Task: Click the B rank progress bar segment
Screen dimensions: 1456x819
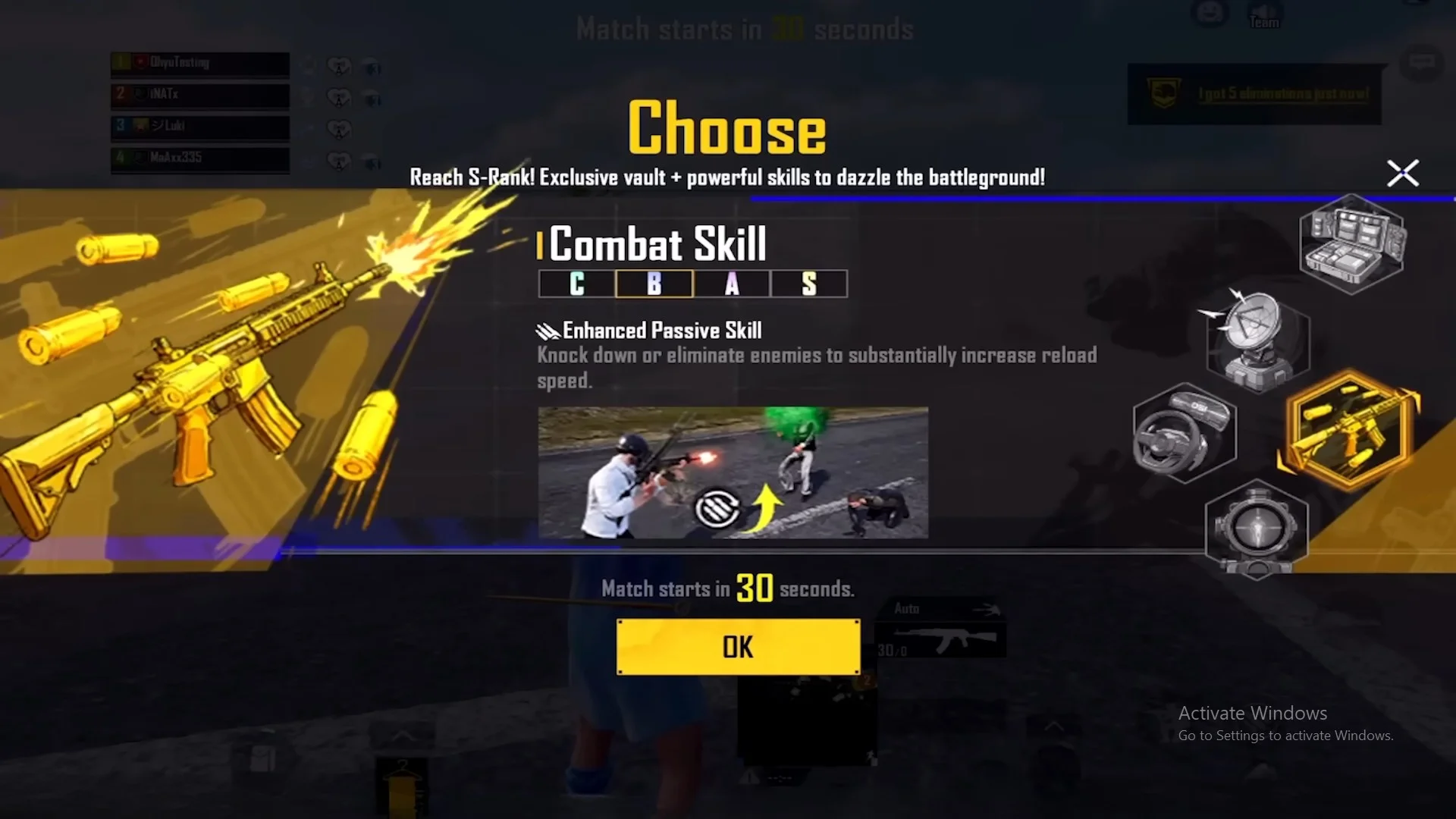Action: pos(654,284)
